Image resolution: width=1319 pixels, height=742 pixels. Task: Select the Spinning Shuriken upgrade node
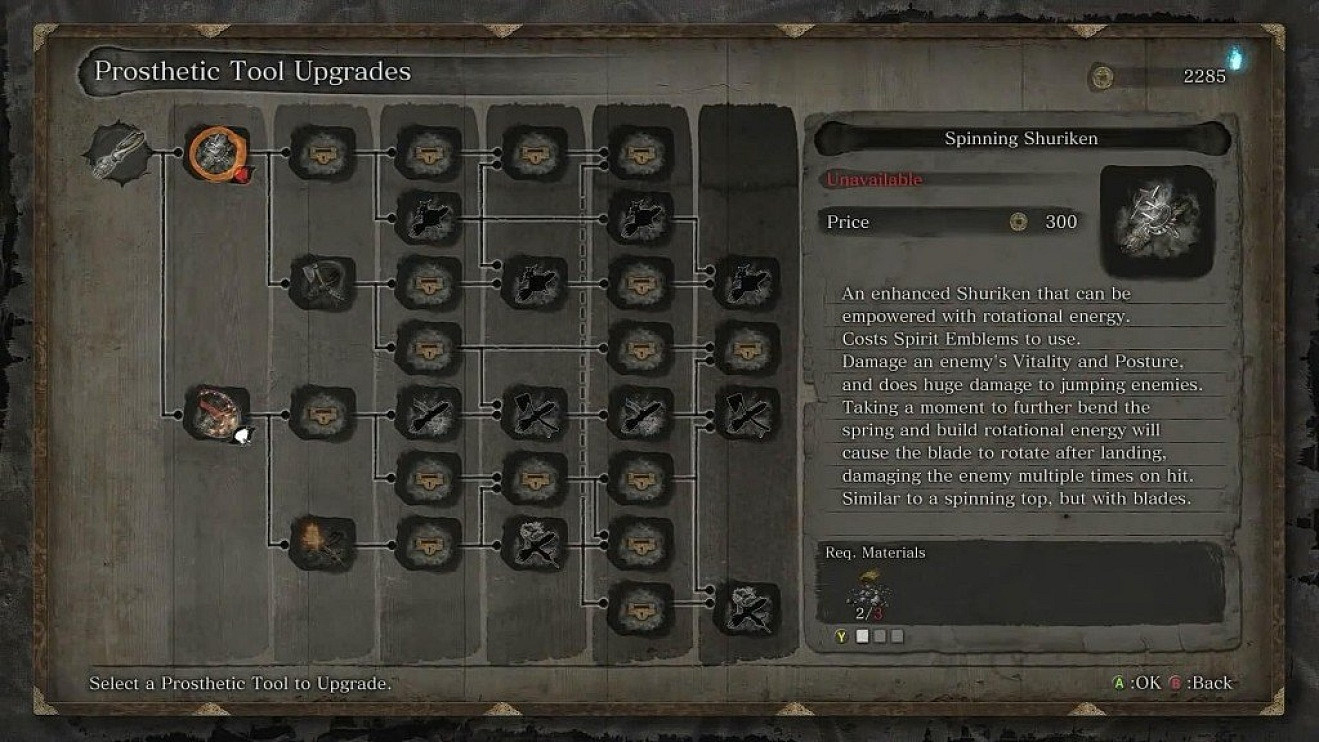tap(218, 154)
